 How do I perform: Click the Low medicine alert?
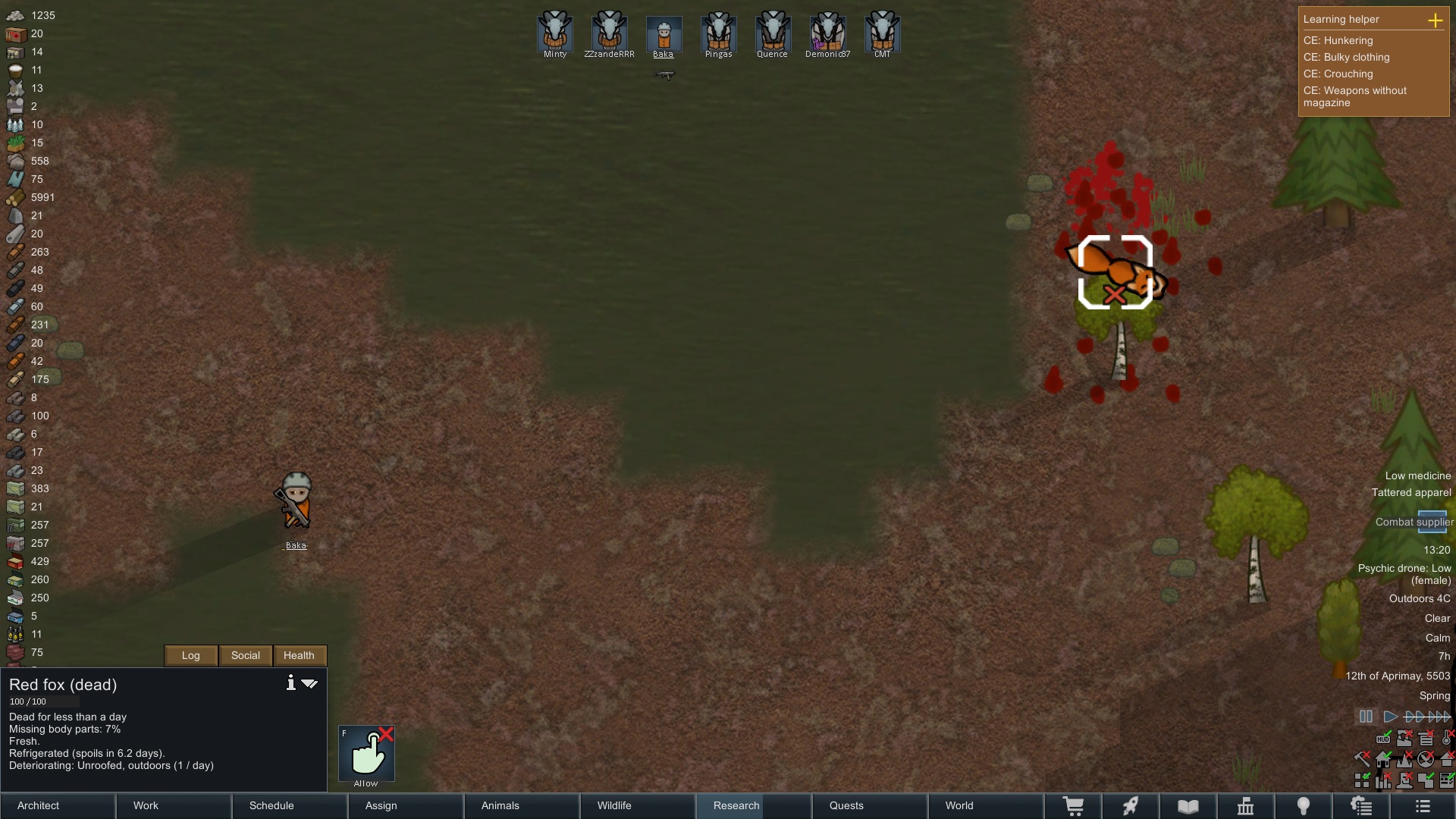point(1417,475)
